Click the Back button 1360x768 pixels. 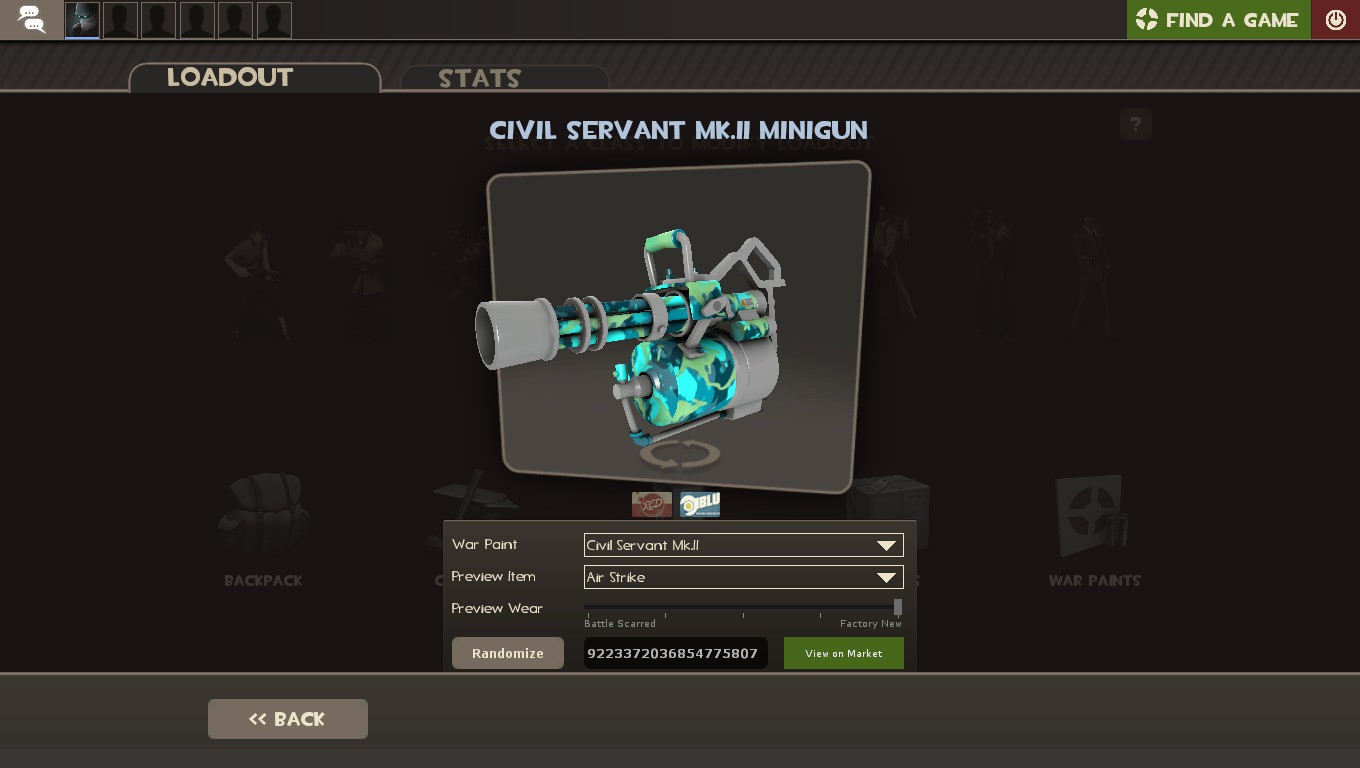(287, 718)
